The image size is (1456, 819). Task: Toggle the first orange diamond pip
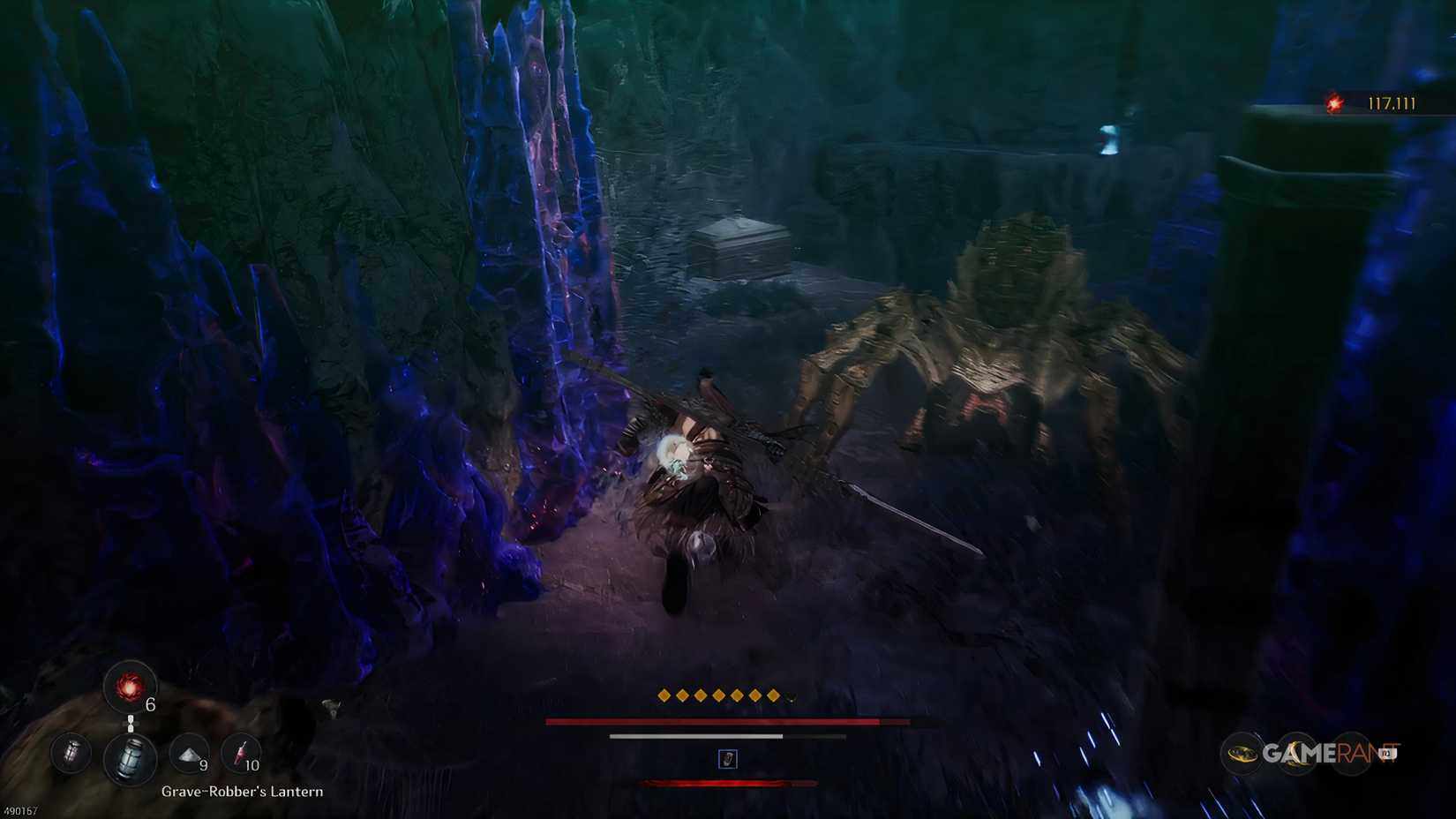[664, 695]
